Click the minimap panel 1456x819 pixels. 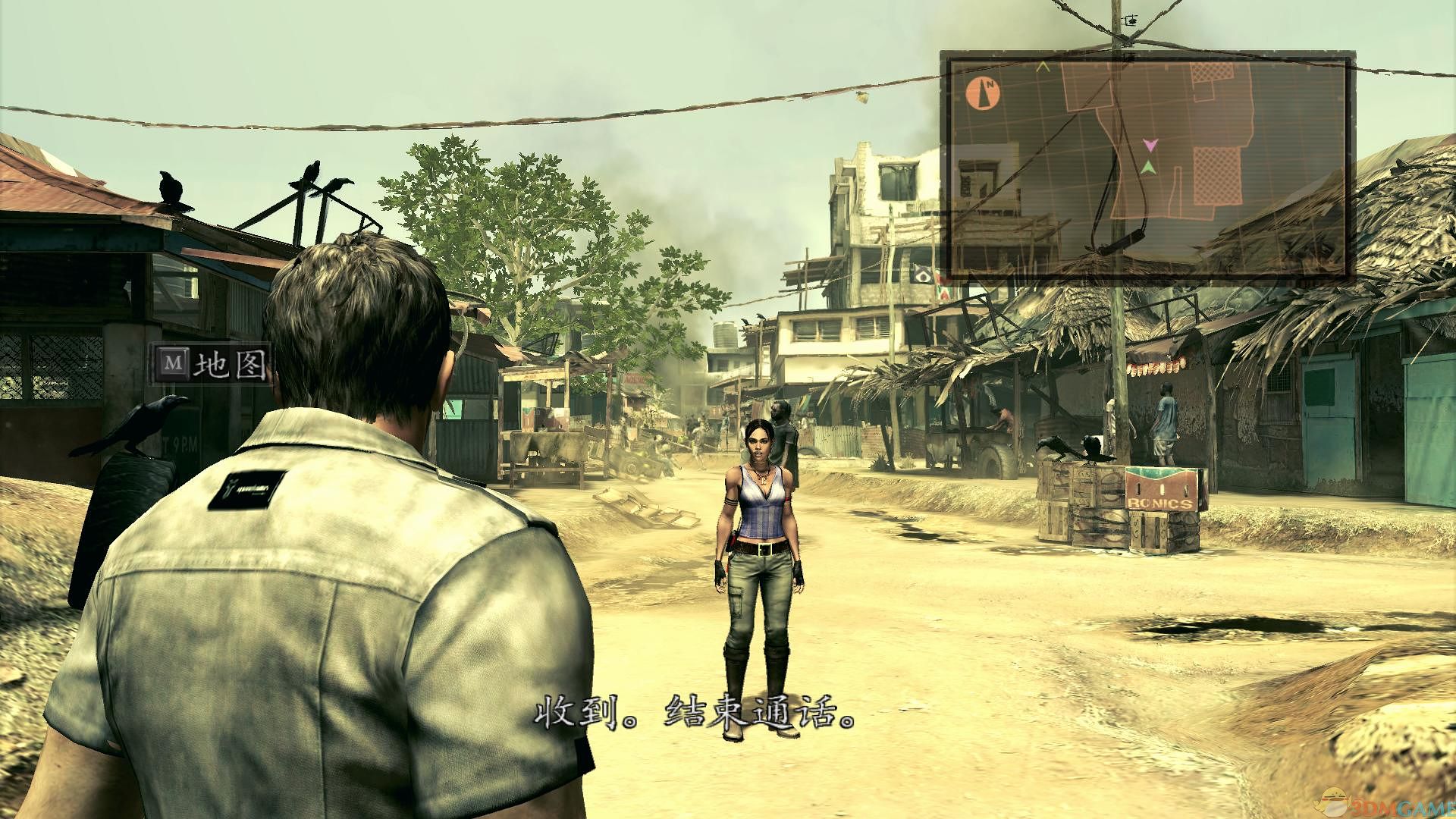1147,165
